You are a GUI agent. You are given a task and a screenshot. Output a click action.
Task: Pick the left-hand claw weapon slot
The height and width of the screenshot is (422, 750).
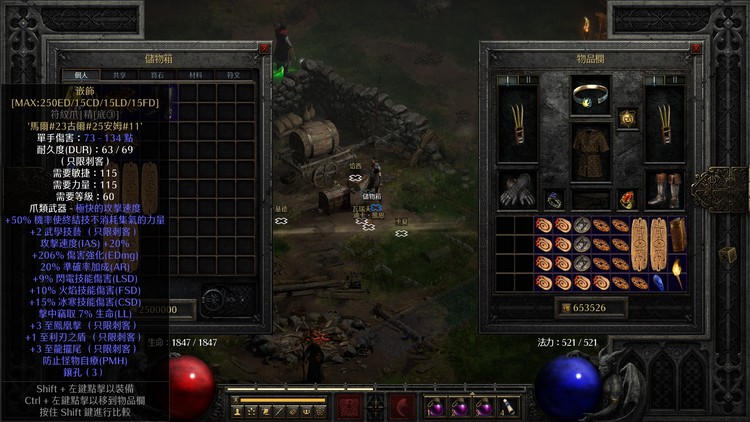518,124
